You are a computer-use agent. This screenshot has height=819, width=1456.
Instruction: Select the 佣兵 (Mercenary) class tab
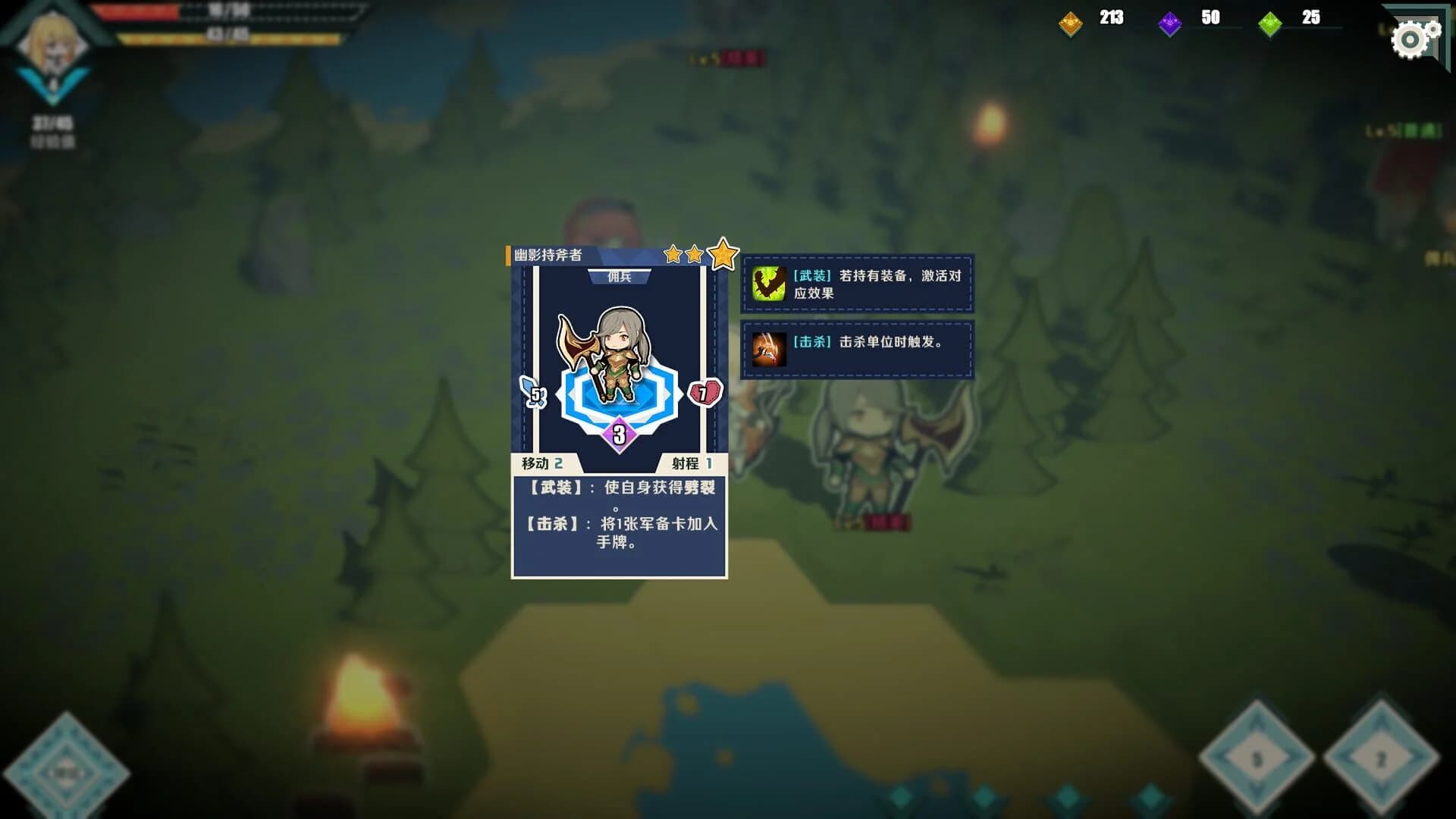pyautogui.click(x=620, y=275)
